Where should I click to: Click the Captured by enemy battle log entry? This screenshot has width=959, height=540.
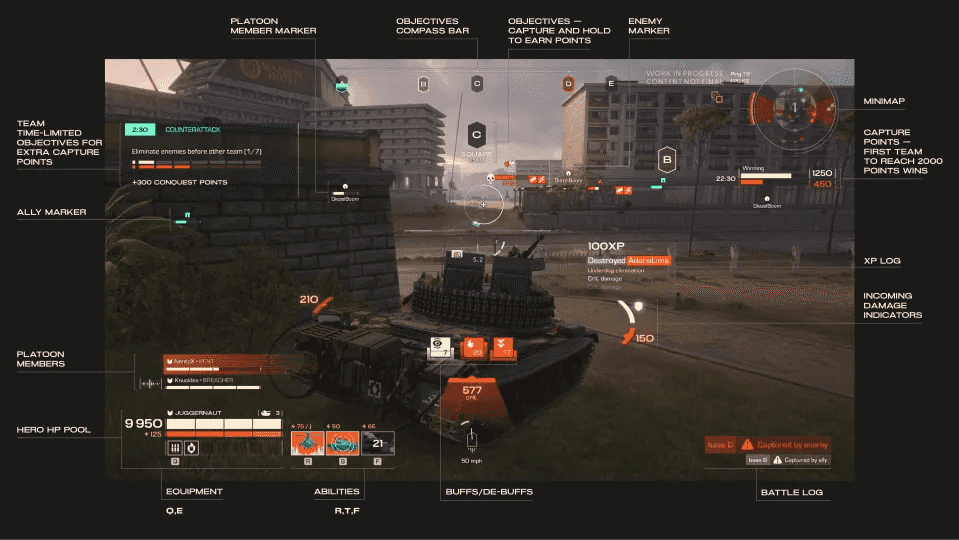[x=767, y=444]
